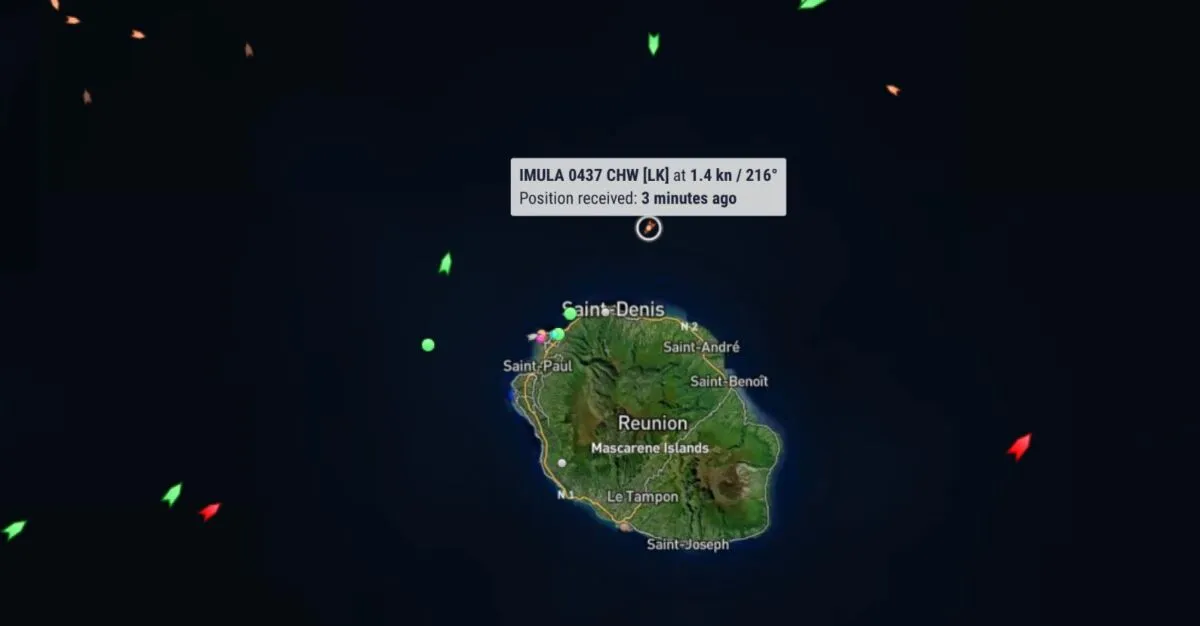Pick the large red vessel east of Reunion
Viewport: 1200px width, 626px height.
pyautogui.click(x=1019, y=446)
